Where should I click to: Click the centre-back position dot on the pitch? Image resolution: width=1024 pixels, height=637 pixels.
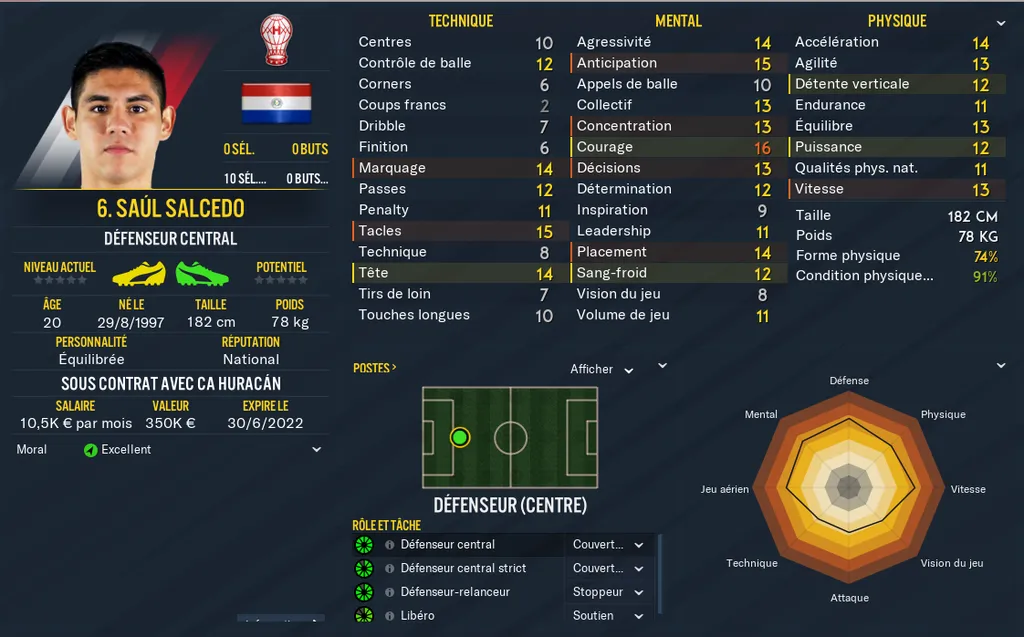pos(460,437)
